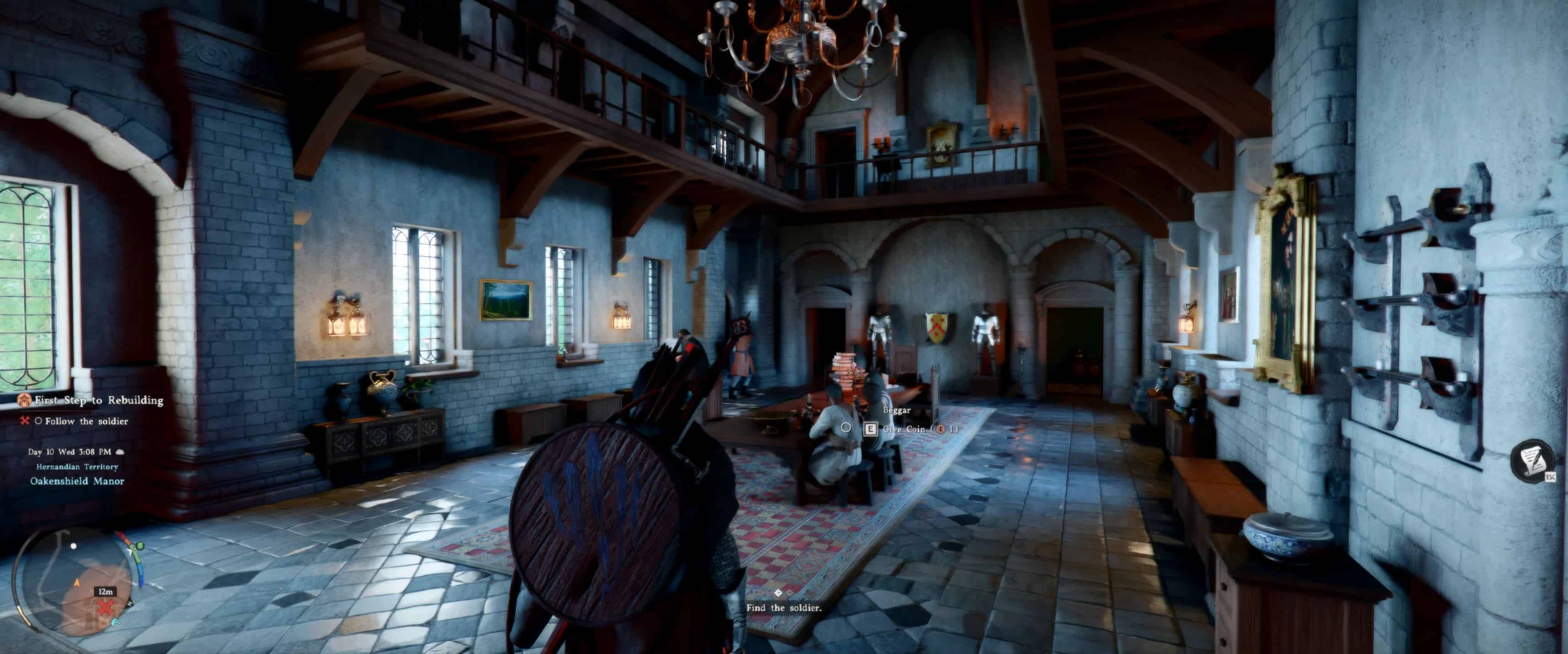
Task: Click the red X quest marker on minimap
Action: pyautogui.click(x=106, y=607)
